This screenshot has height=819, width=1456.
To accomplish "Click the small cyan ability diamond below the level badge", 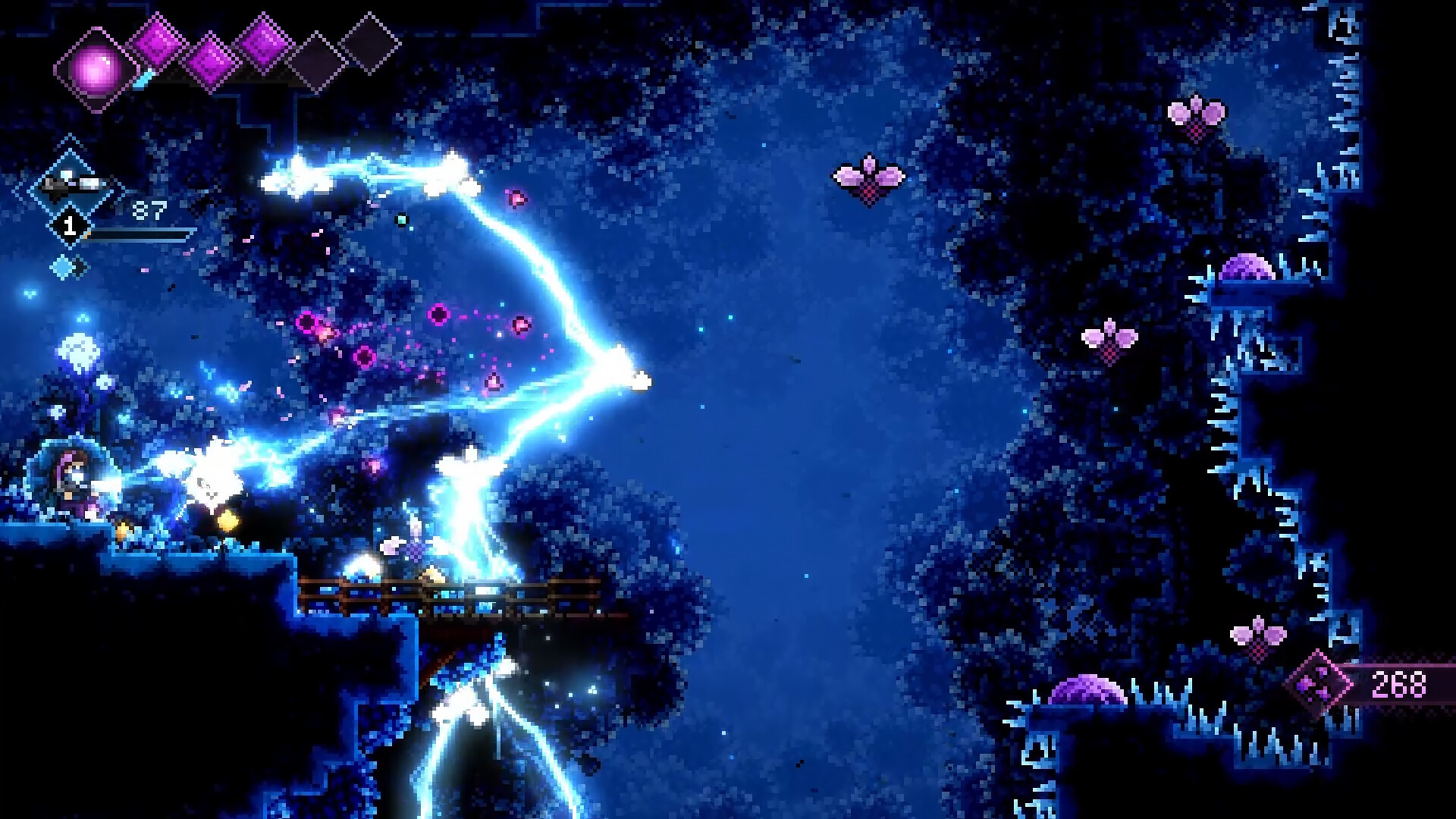I will tap(61, 267).
